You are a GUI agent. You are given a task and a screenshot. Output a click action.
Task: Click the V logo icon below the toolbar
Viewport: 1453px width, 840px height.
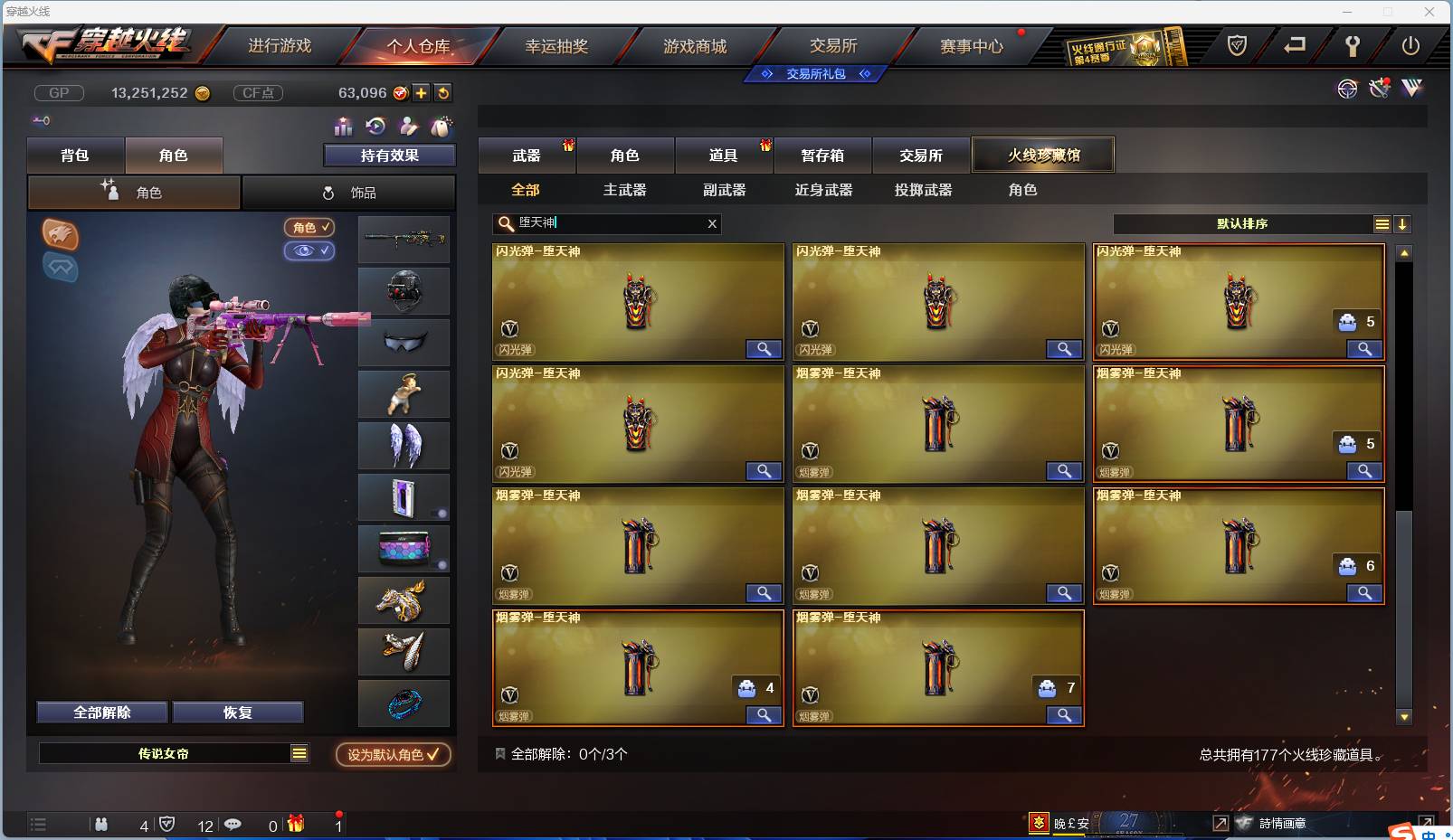1411,89
